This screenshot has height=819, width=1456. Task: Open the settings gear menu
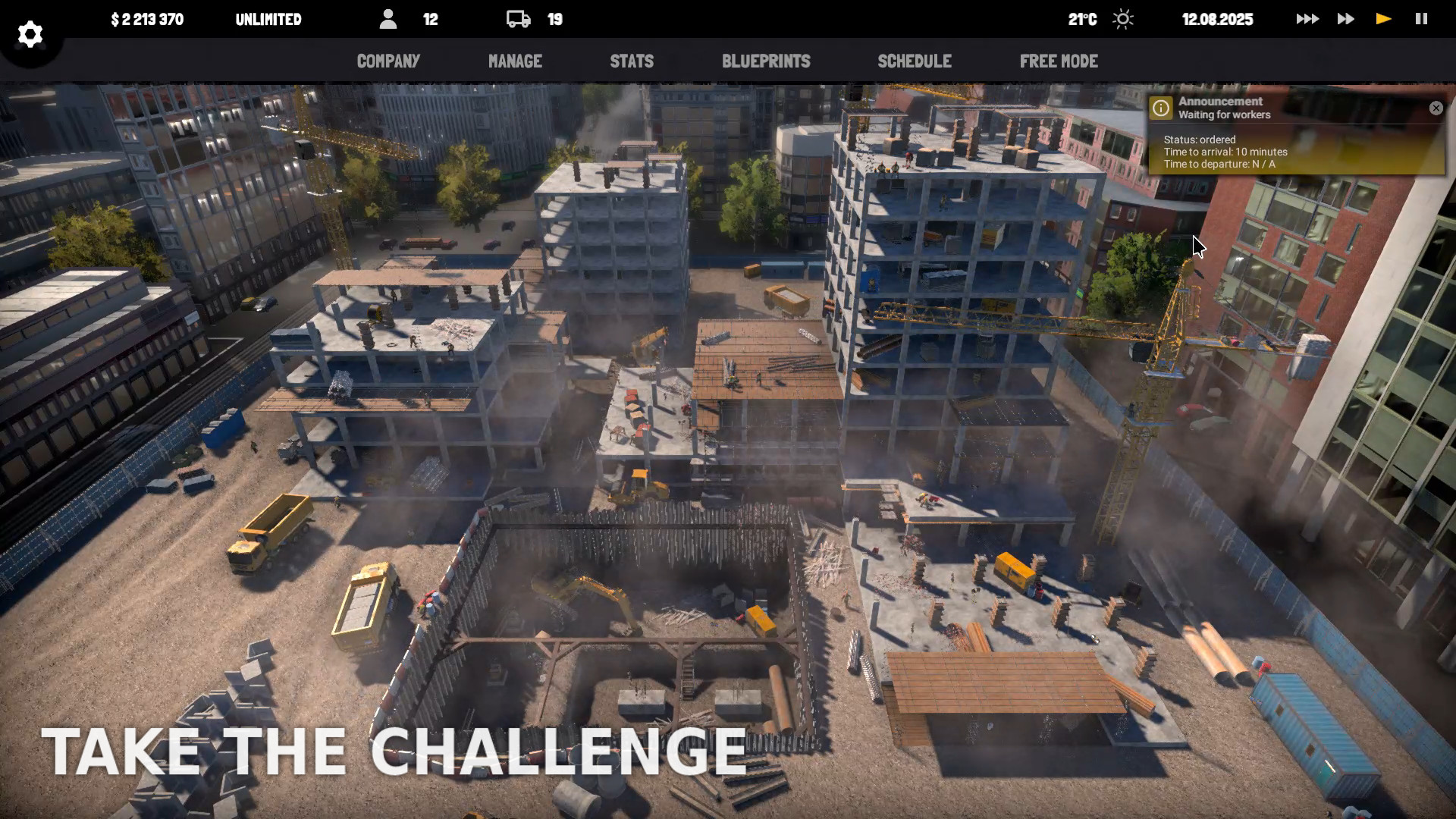[x=30, y=33]
